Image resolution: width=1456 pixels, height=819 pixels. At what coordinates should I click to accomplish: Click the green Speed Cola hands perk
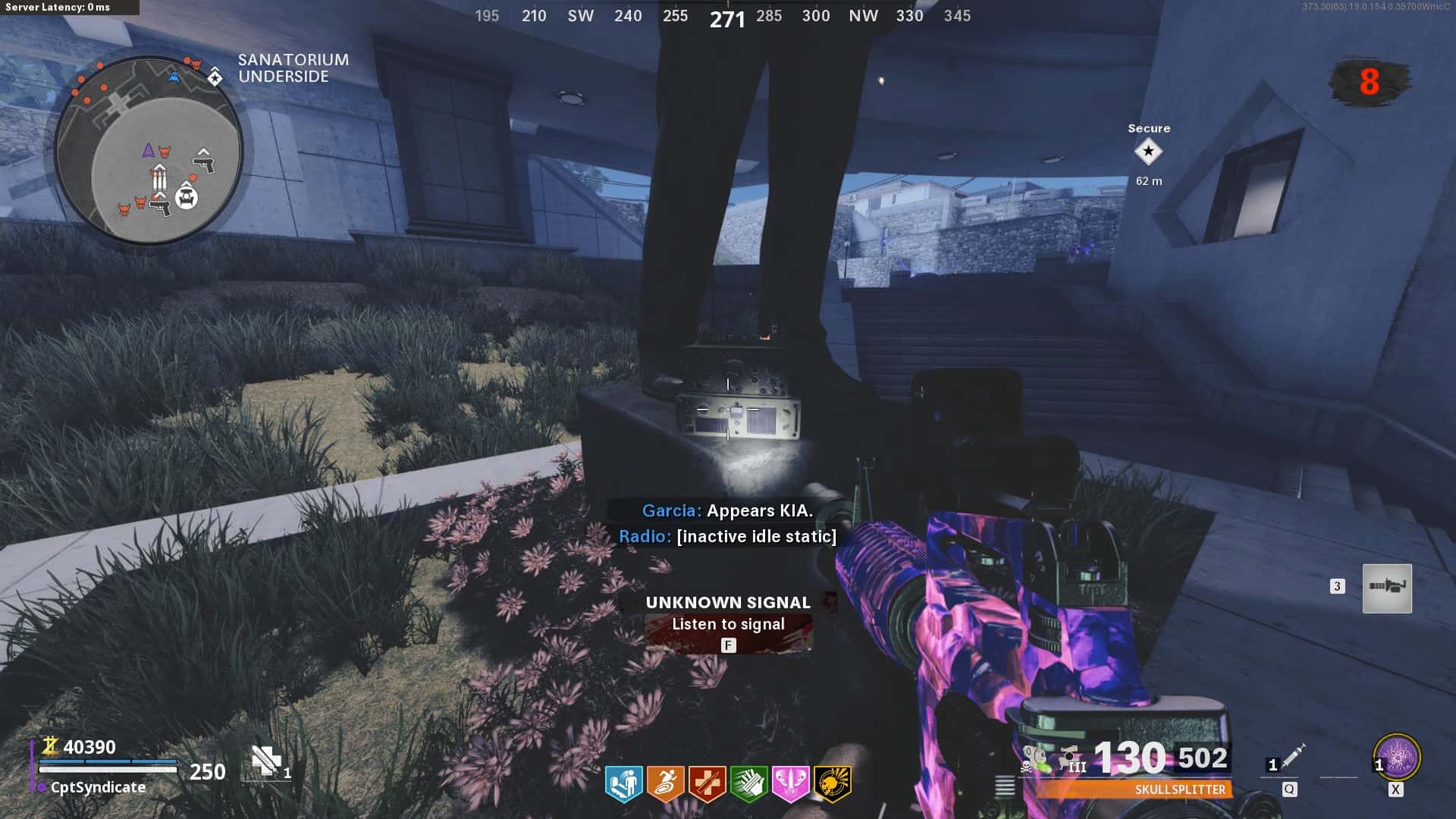coord(748,783)
